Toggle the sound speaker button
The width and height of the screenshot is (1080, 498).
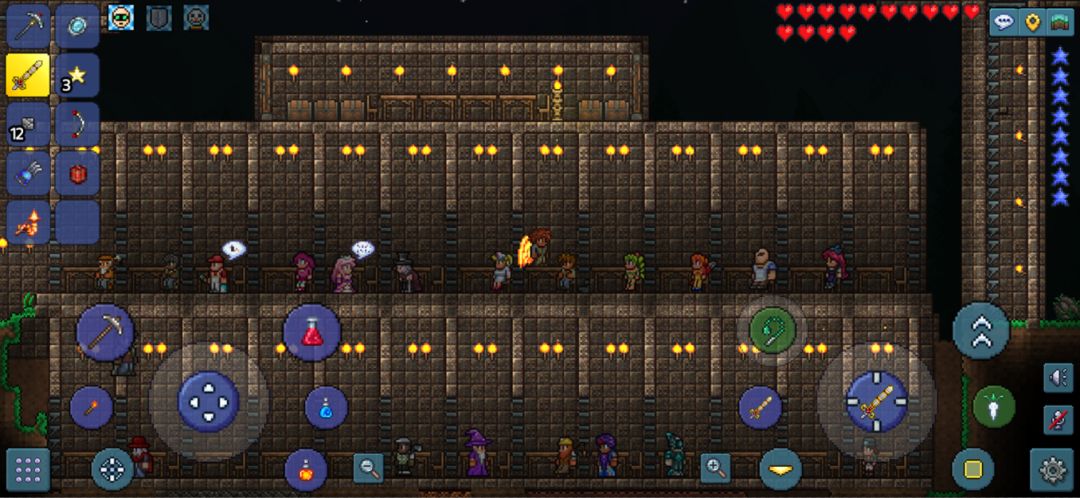[x=1057, y=377]
